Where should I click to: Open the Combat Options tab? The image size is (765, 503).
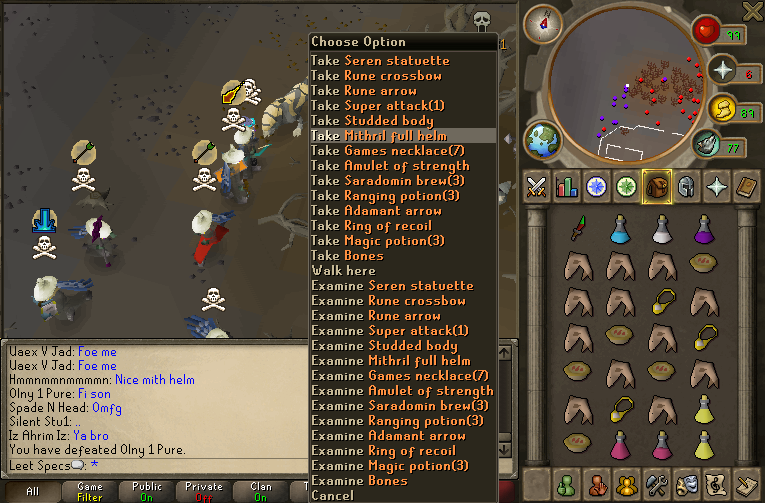538,186
